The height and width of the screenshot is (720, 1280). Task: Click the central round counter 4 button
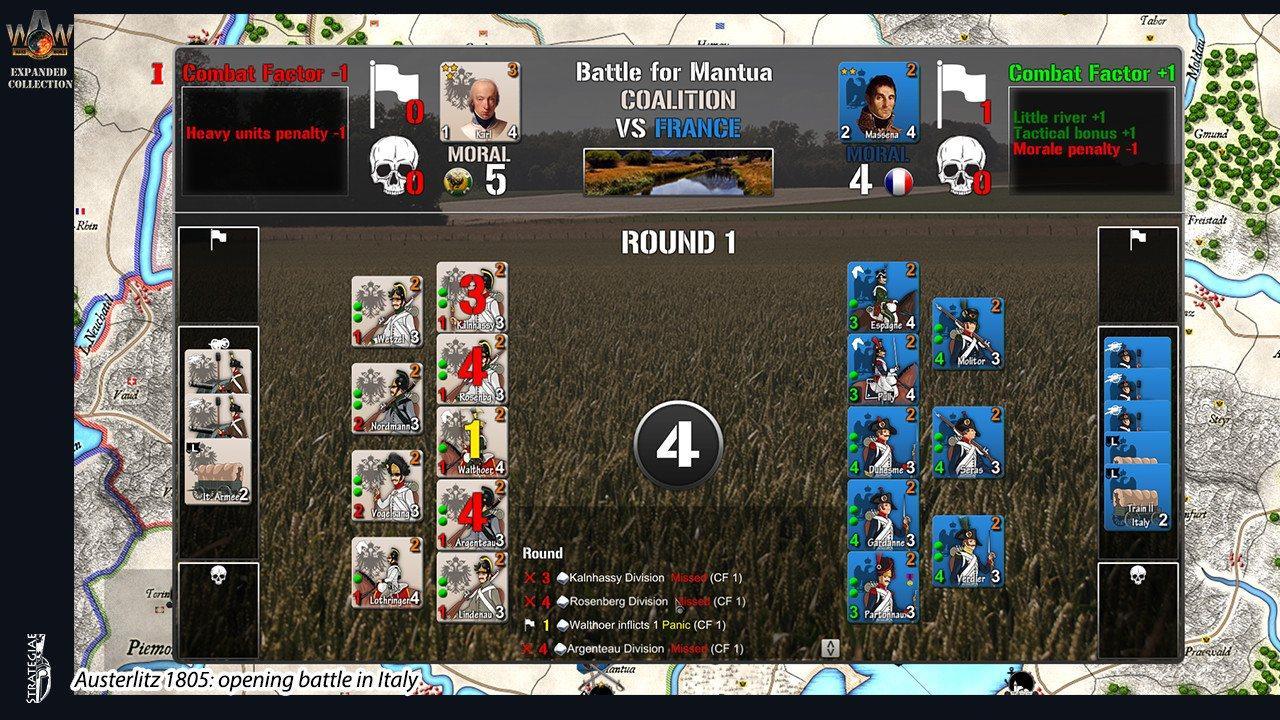pyautogui.click(x=679, y=442)
